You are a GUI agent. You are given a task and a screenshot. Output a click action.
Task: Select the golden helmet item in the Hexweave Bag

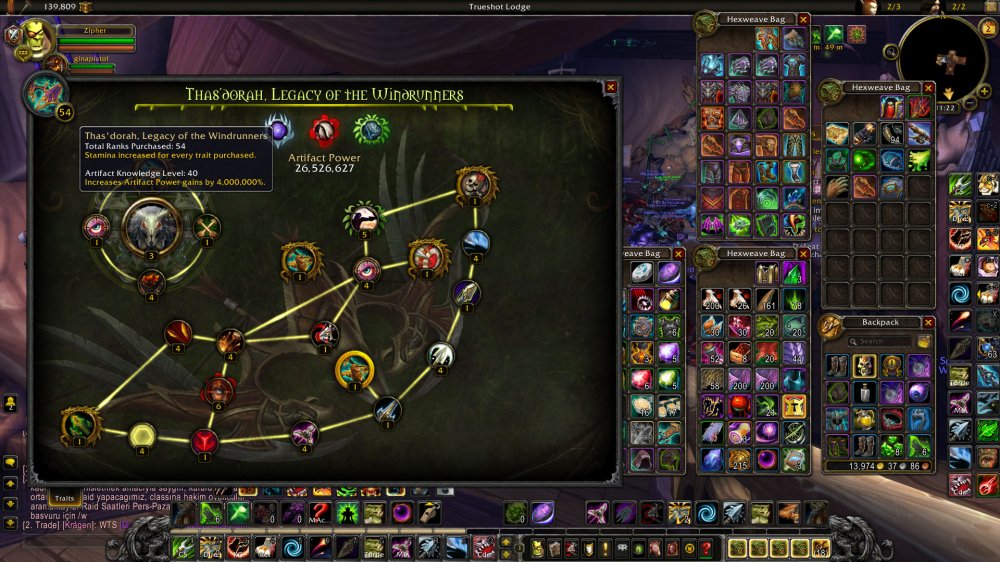coord(795,405)
